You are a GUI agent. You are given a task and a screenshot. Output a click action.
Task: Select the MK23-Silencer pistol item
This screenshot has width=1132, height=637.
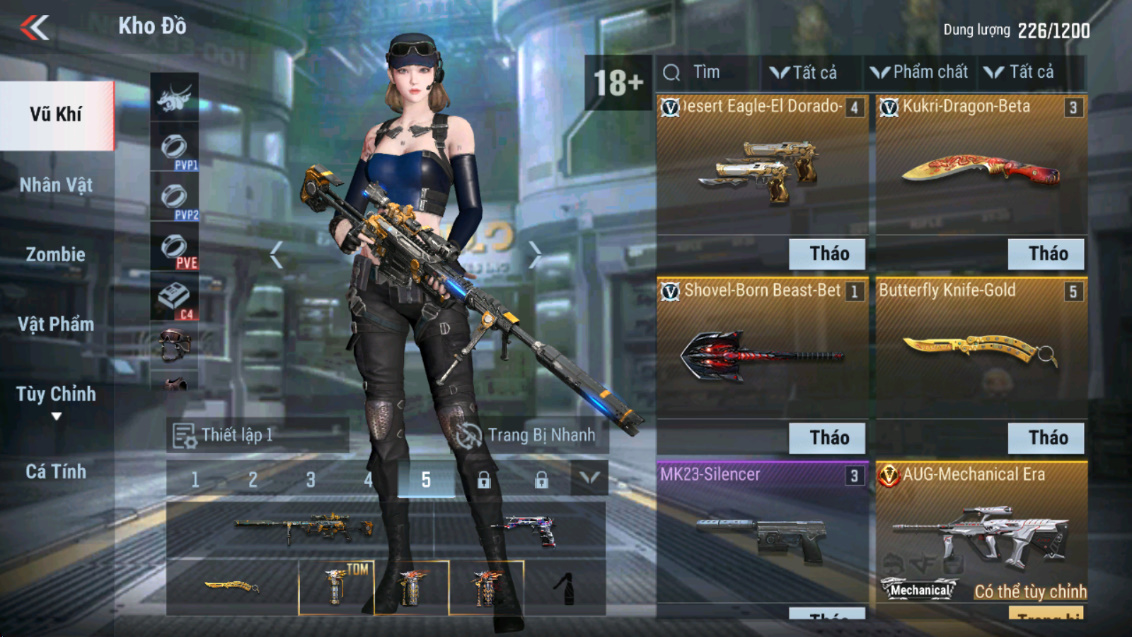pos(762,535)
